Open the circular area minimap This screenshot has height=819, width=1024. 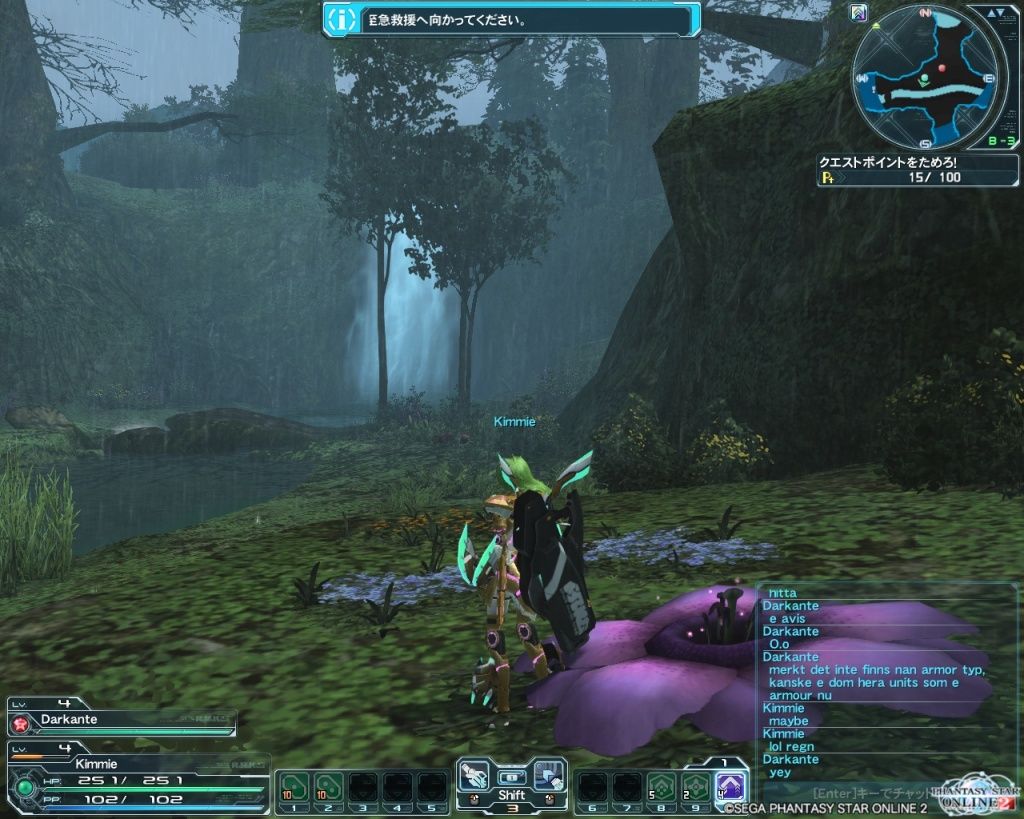point(927,76)
